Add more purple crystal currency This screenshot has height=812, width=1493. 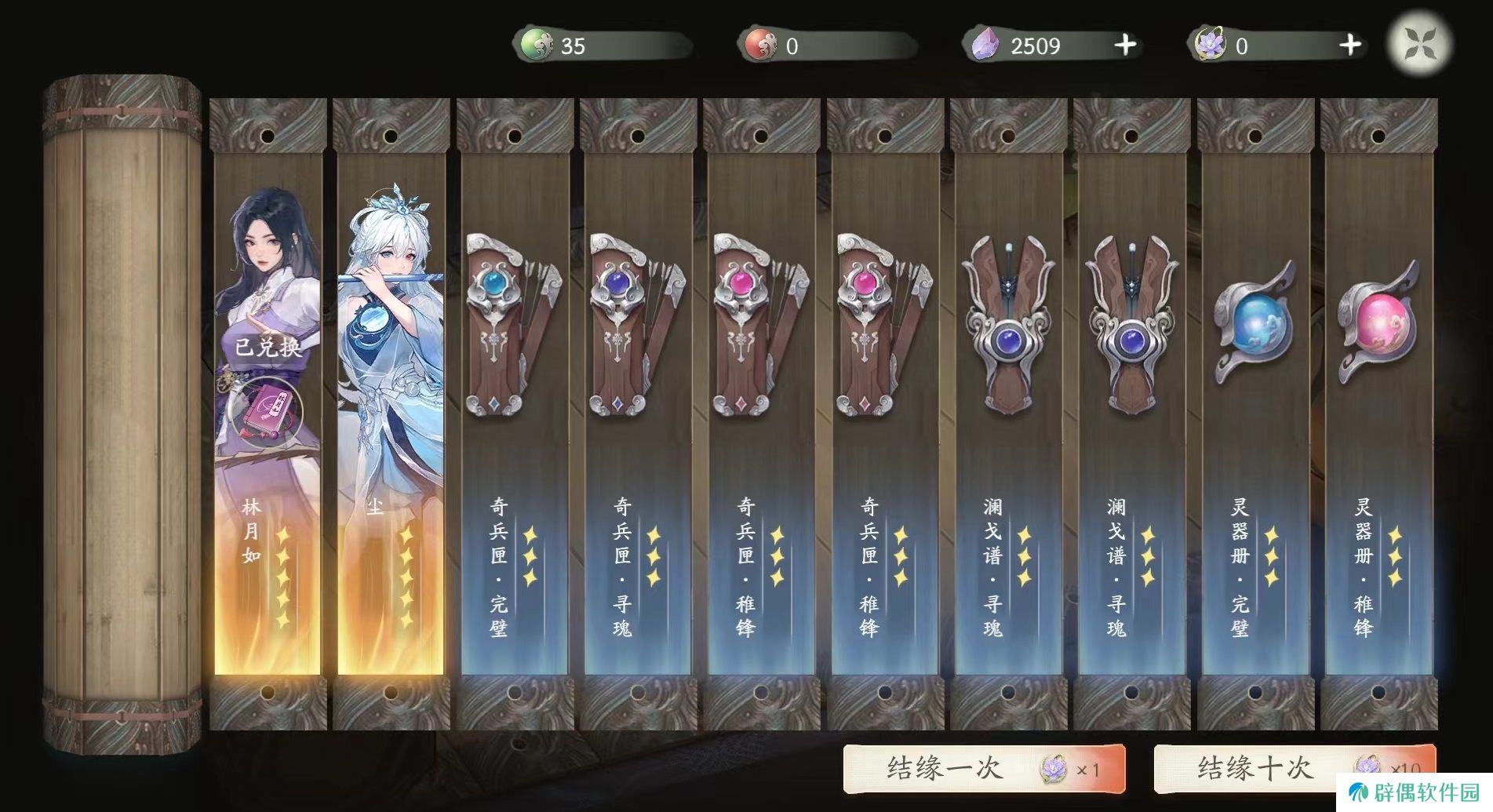[x=1125, y=46]
